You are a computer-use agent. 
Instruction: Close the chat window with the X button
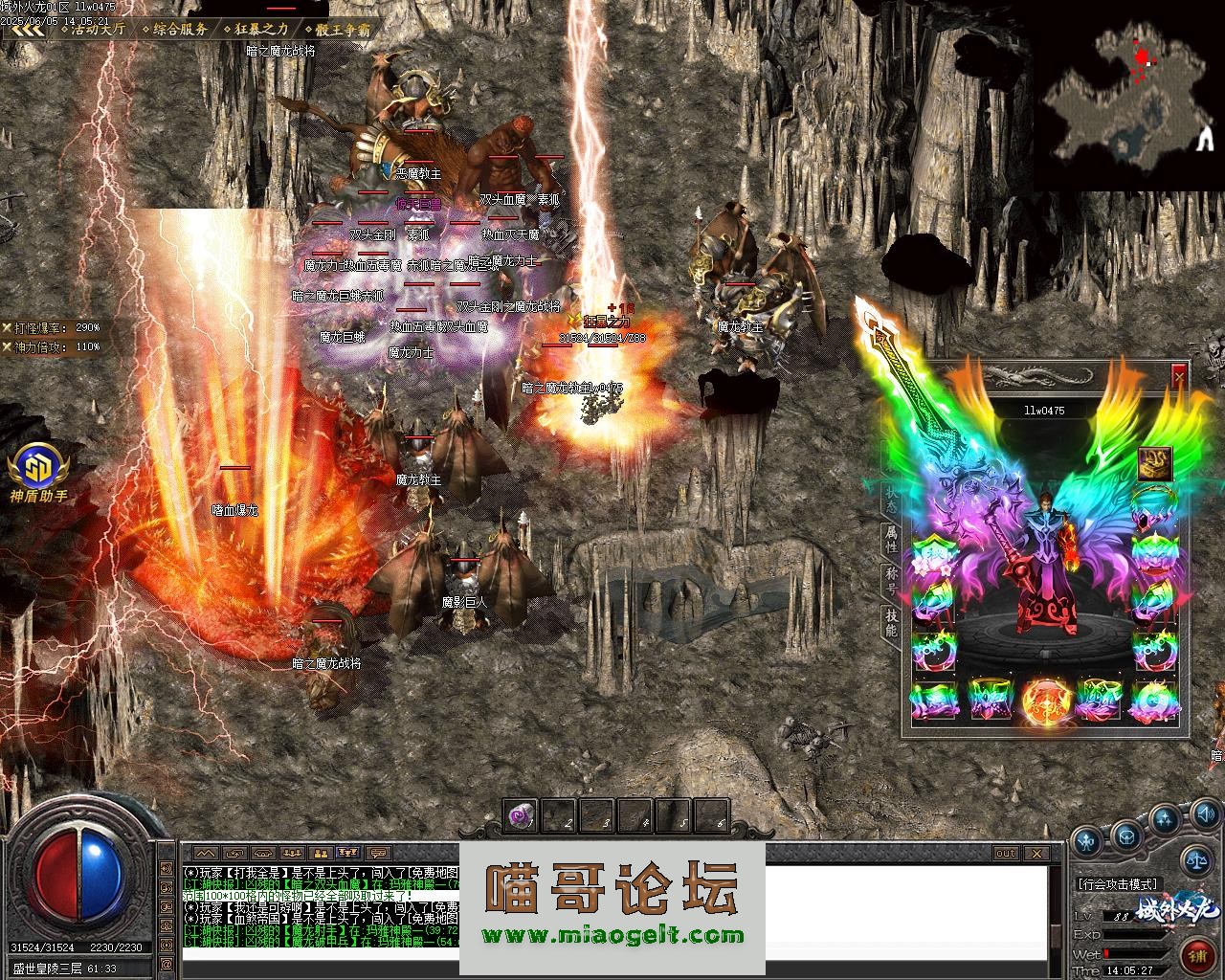click(x=1036, y=853)
